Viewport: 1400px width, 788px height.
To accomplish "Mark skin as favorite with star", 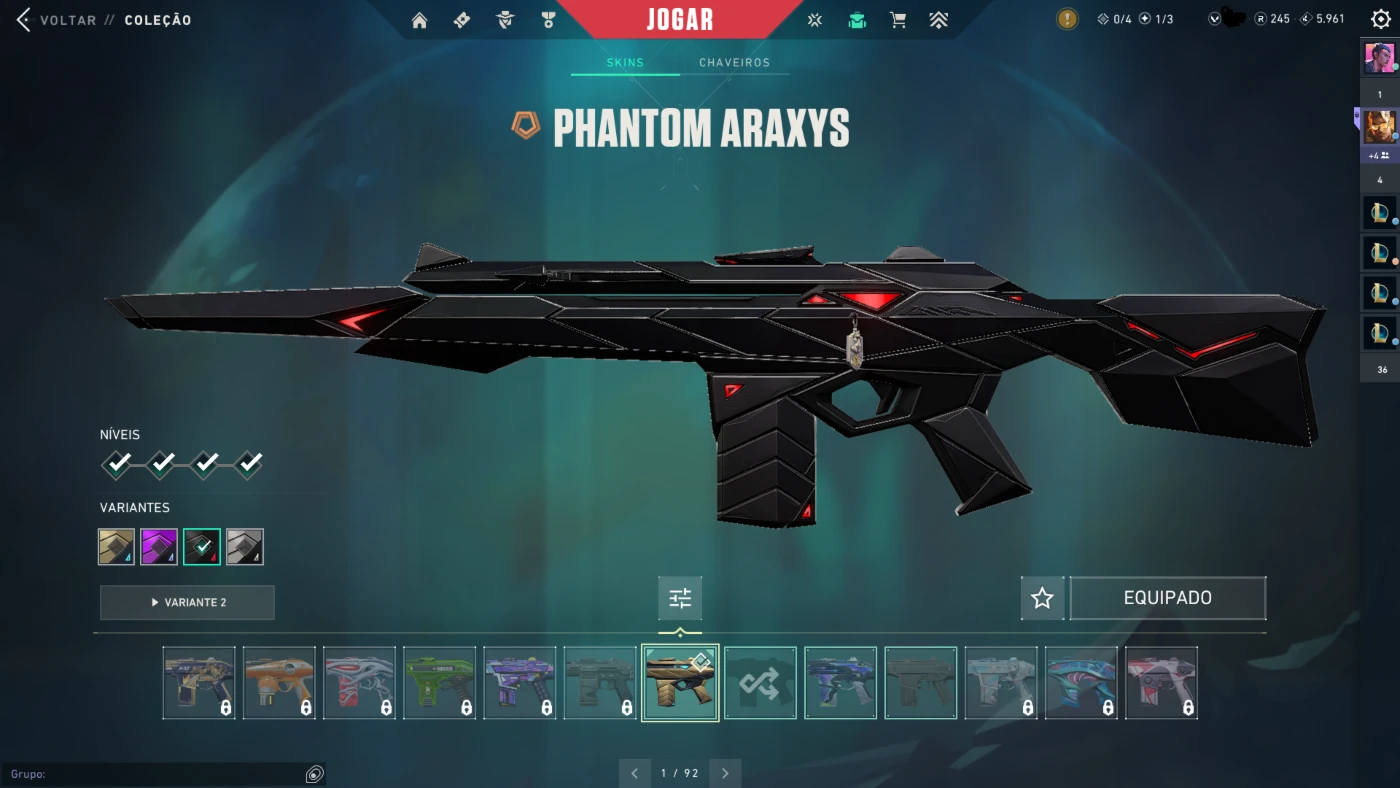I will (1042, 598).
